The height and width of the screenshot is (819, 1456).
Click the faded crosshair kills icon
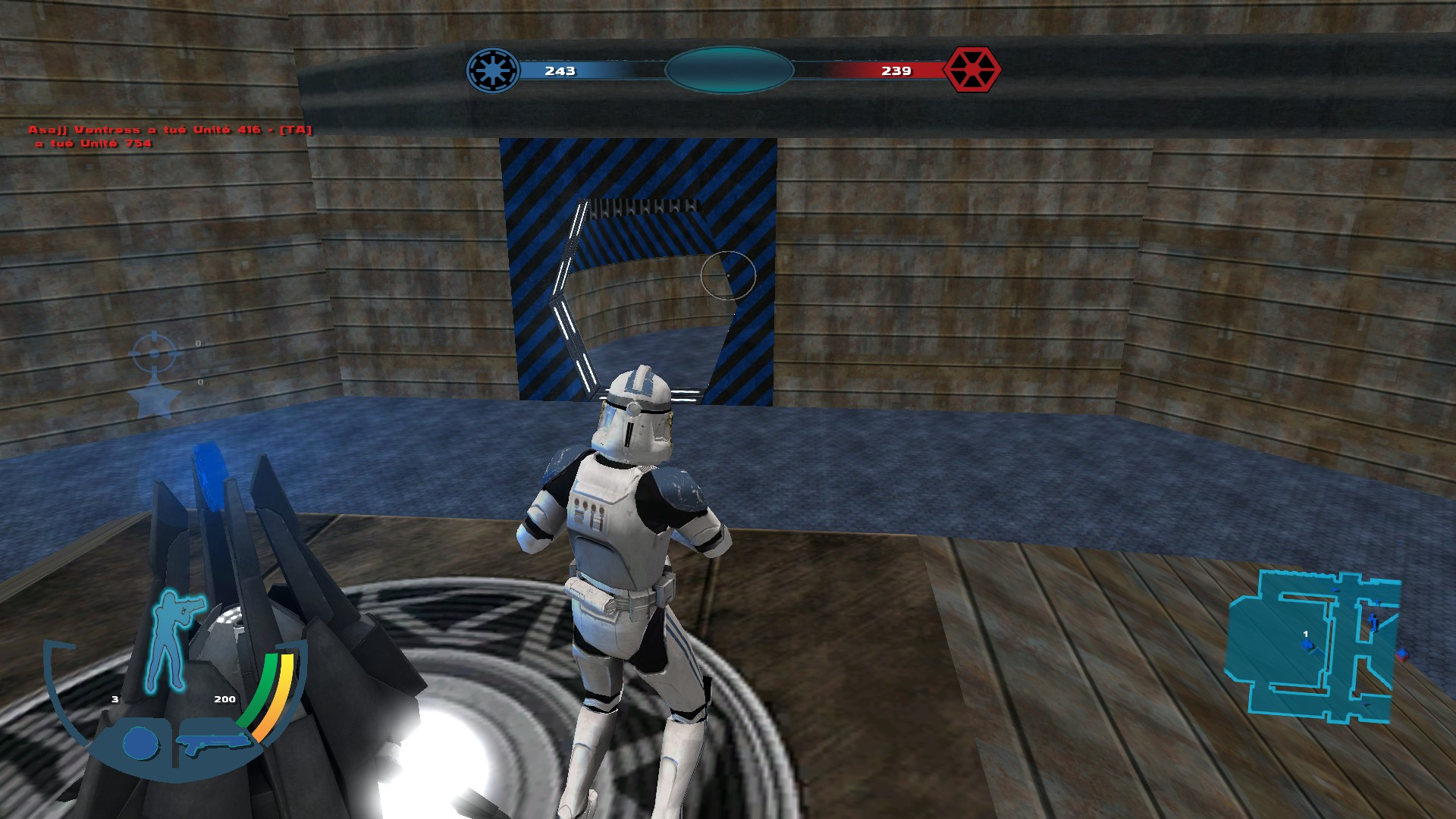(x=154, y=353)
